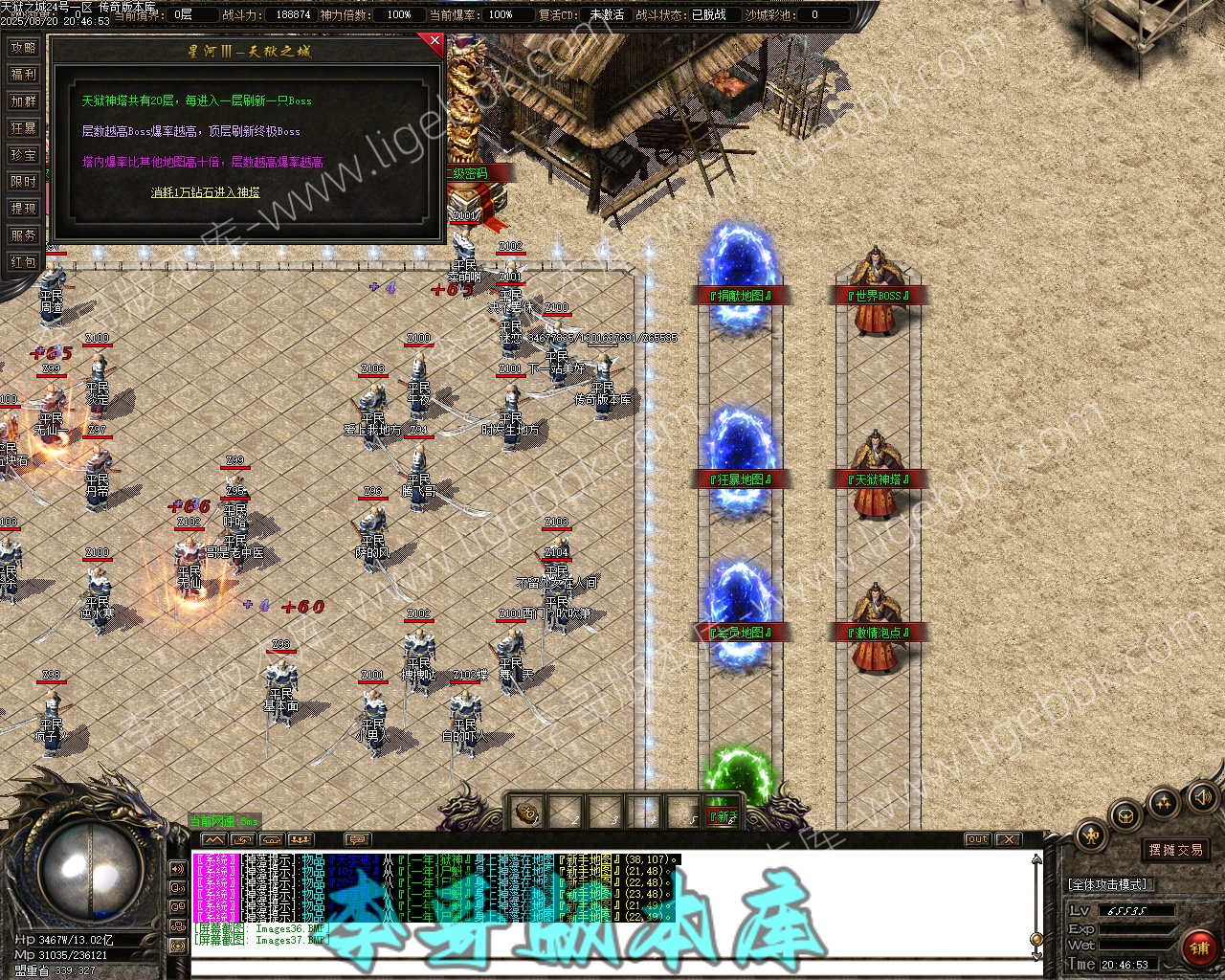Click the 消耗1万钻石进入神塔 link

point(205,192)
